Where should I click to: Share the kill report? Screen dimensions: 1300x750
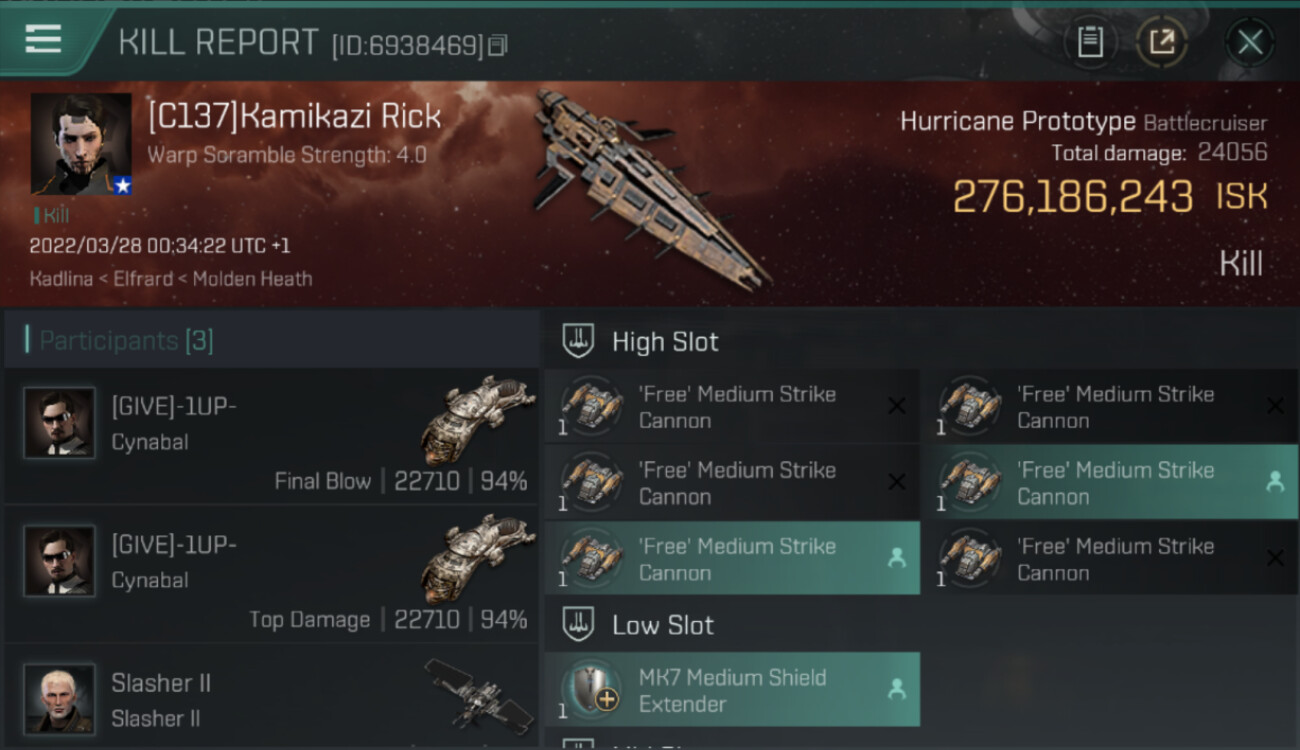pos(1162,42)
